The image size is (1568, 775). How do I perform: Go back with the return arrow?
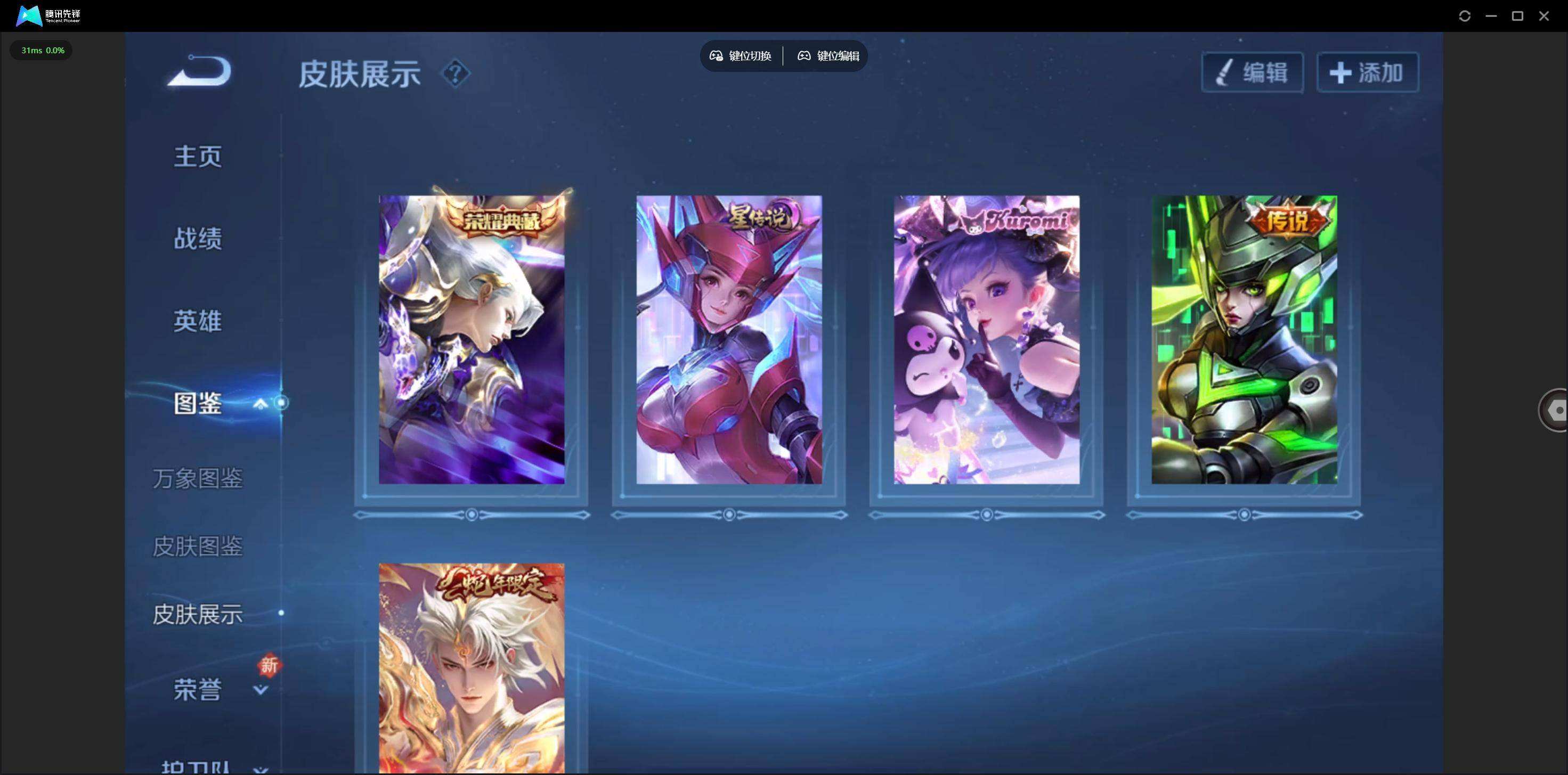200,72
